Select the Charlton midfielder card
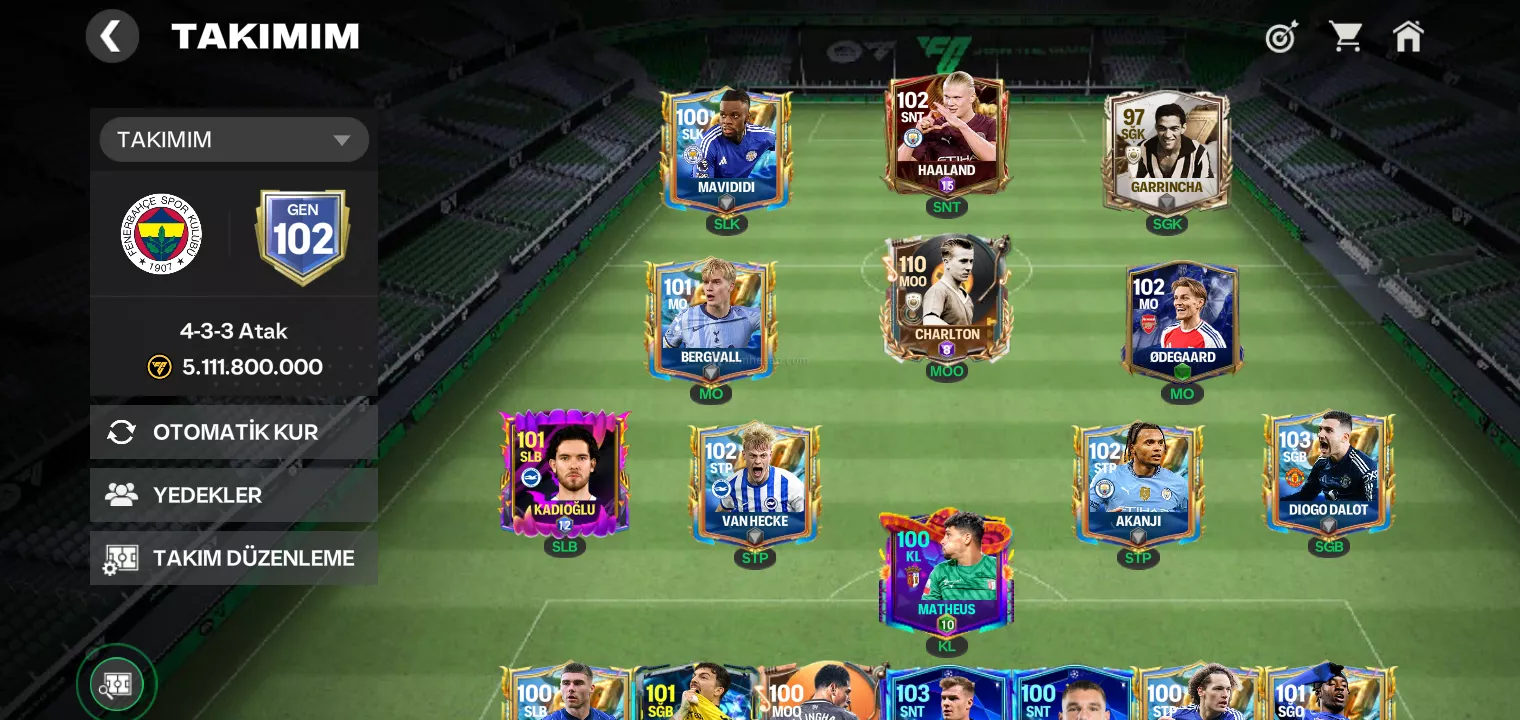Viewport: 1520px width, 720px height. pos(946,298)
